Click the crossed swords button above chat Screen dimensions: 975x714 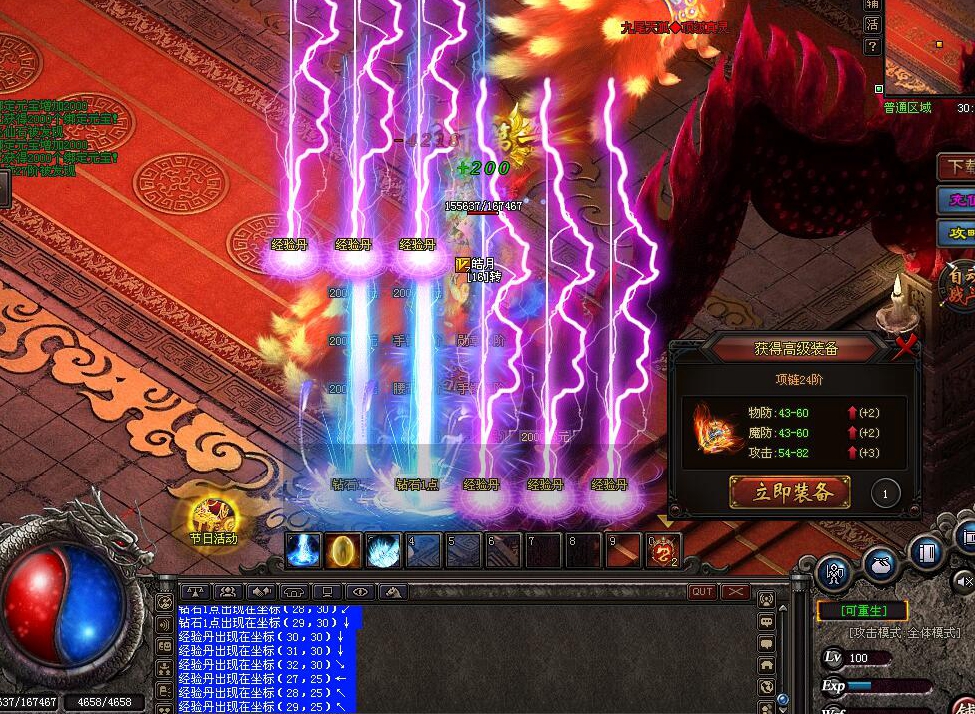pyautogui.click(x=736, y=592)
